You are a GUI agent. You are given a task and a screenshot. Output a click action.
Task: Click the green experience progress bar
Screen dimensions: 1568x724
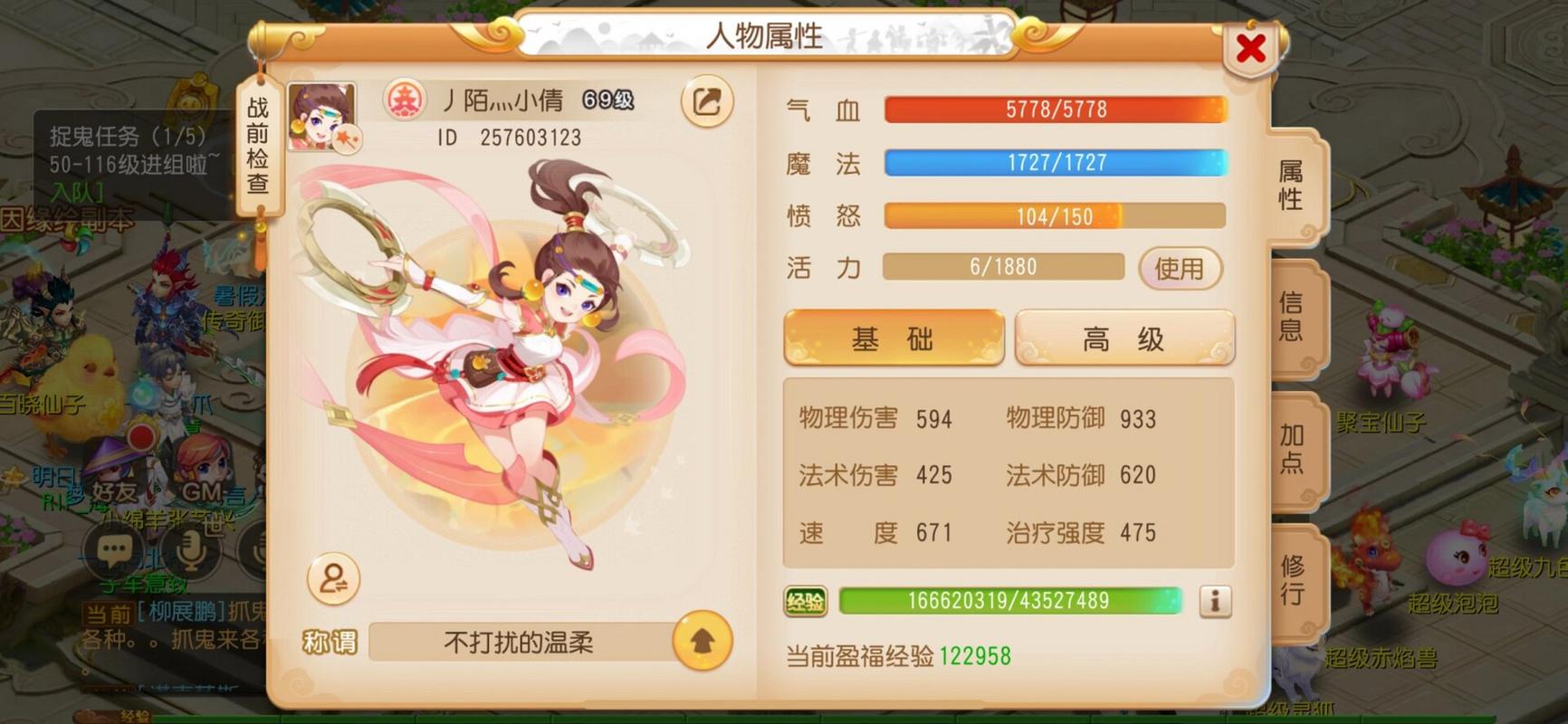[1010, 598]
